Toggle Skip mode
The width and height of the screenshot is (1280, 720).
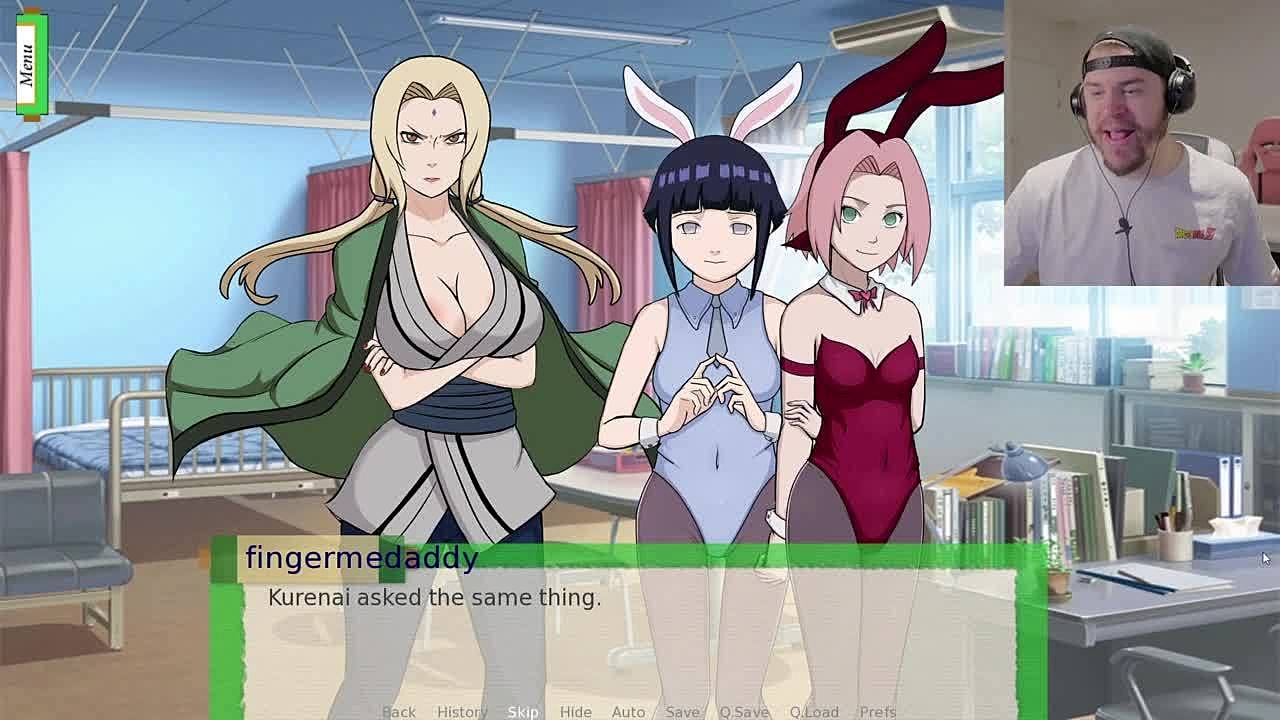523,711
